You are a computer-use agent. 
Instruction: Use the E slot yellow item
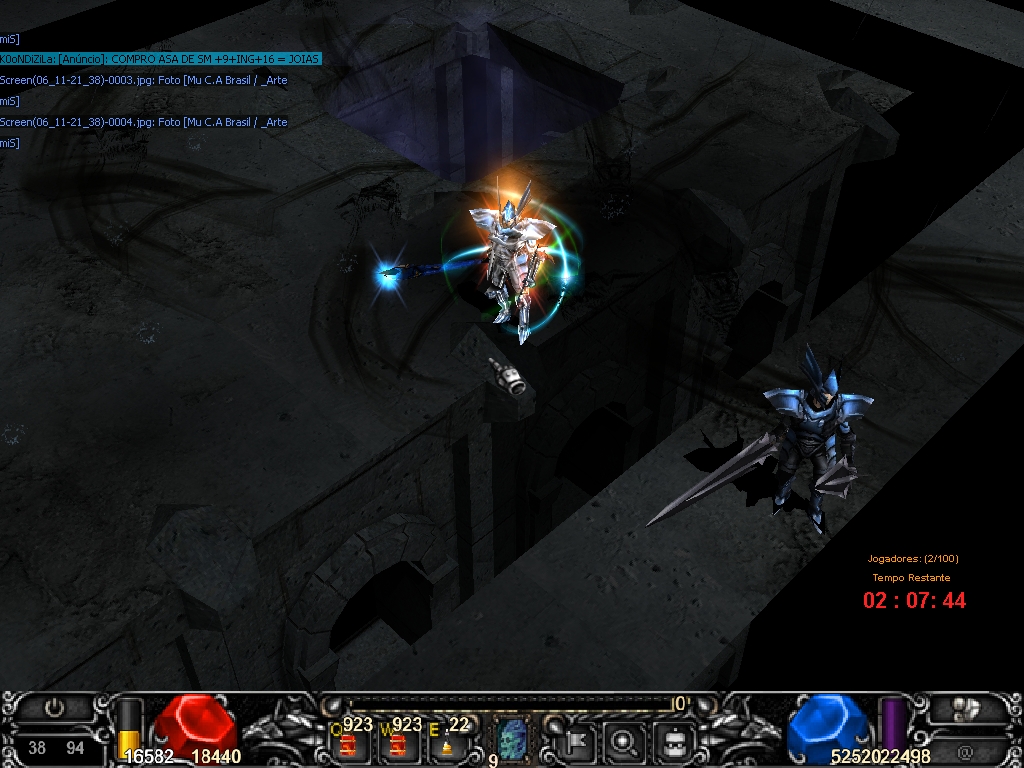click(446, 743)
